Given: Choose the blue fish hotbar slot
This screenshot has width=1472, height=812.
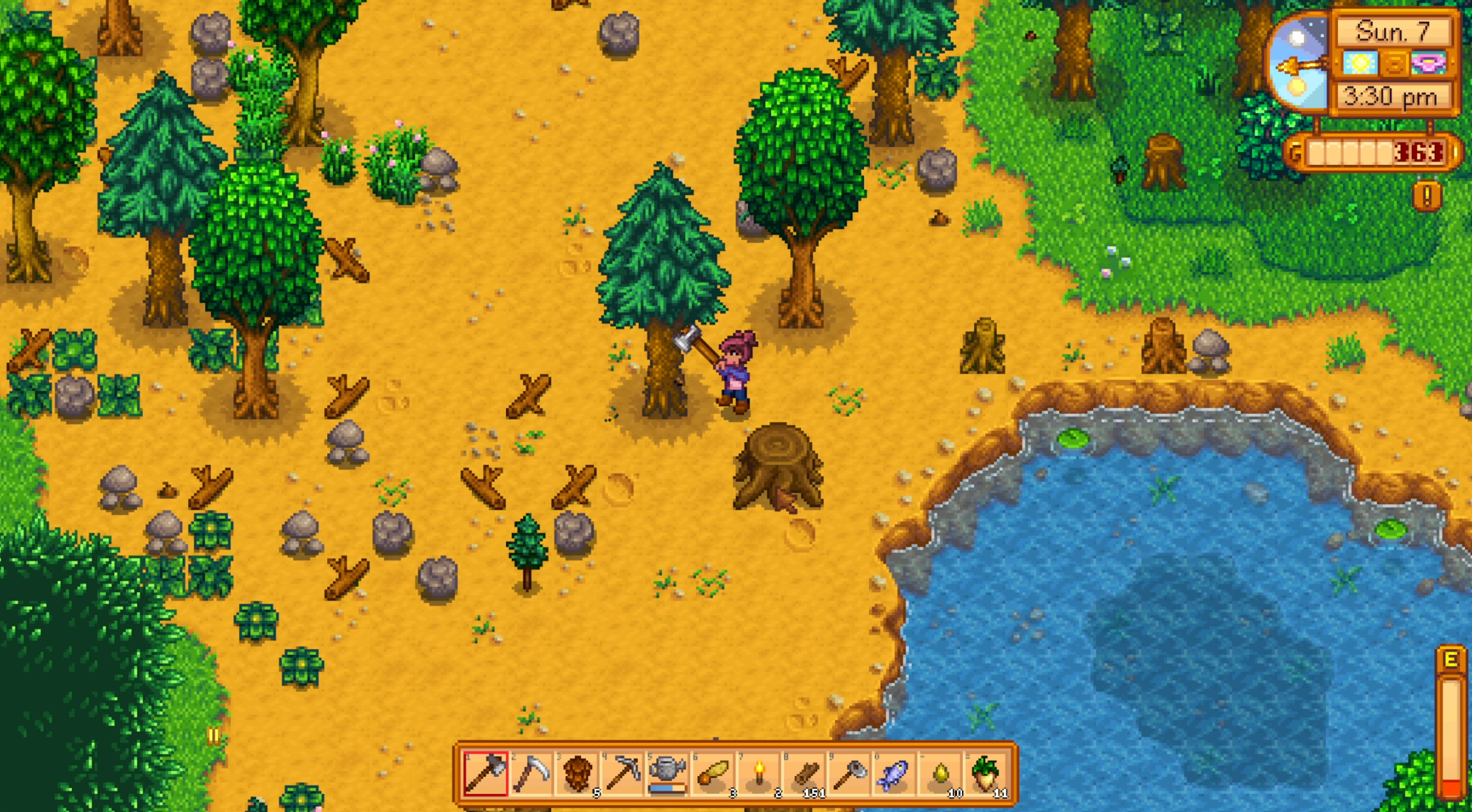Looking at the screenshot, I should [895, 774].
